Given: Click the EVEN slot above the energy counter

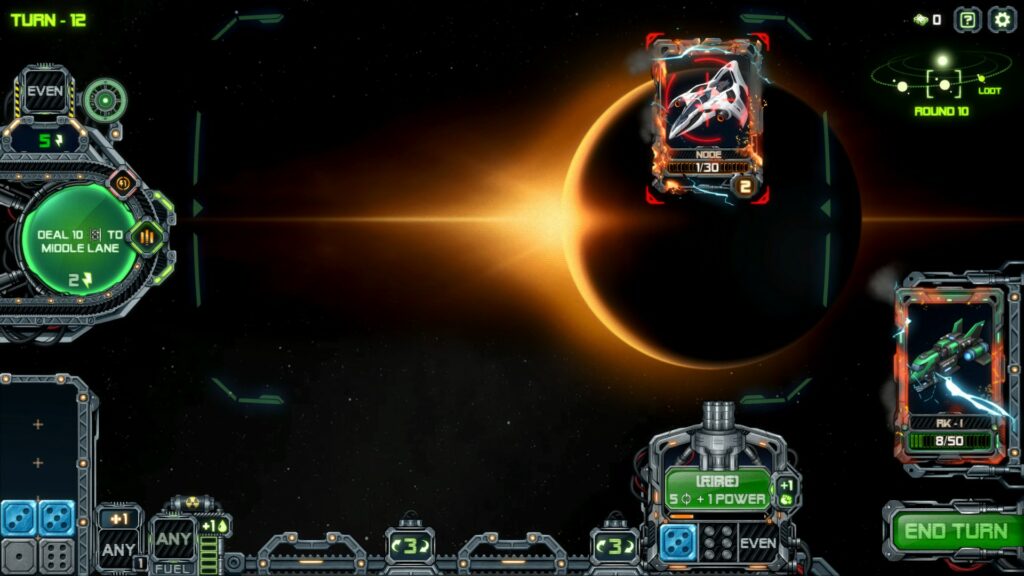Looking at the screenshot, I should click(45, 93).
